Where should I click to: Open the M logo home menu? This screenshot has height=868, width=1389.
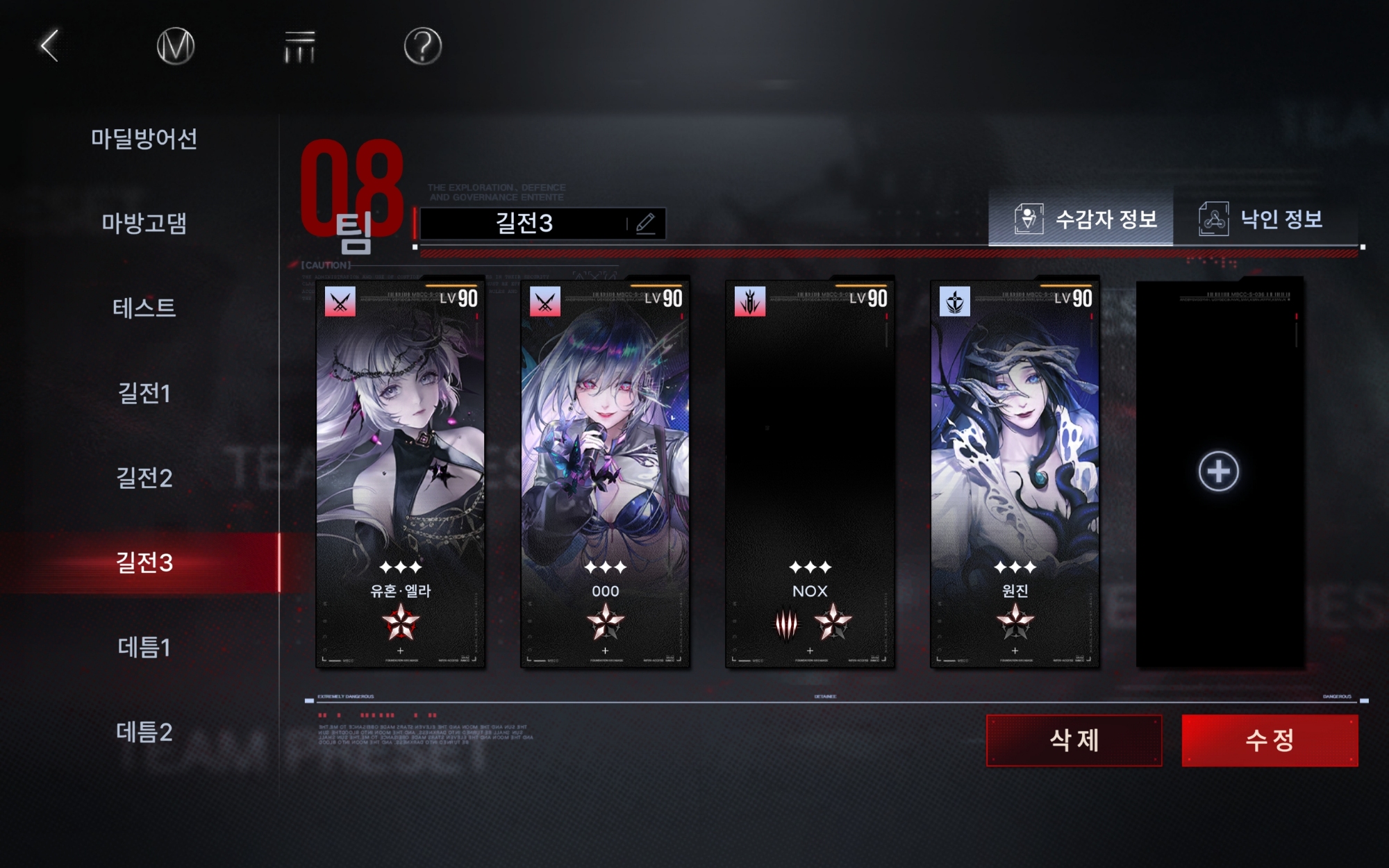click(x=176, y=47)
